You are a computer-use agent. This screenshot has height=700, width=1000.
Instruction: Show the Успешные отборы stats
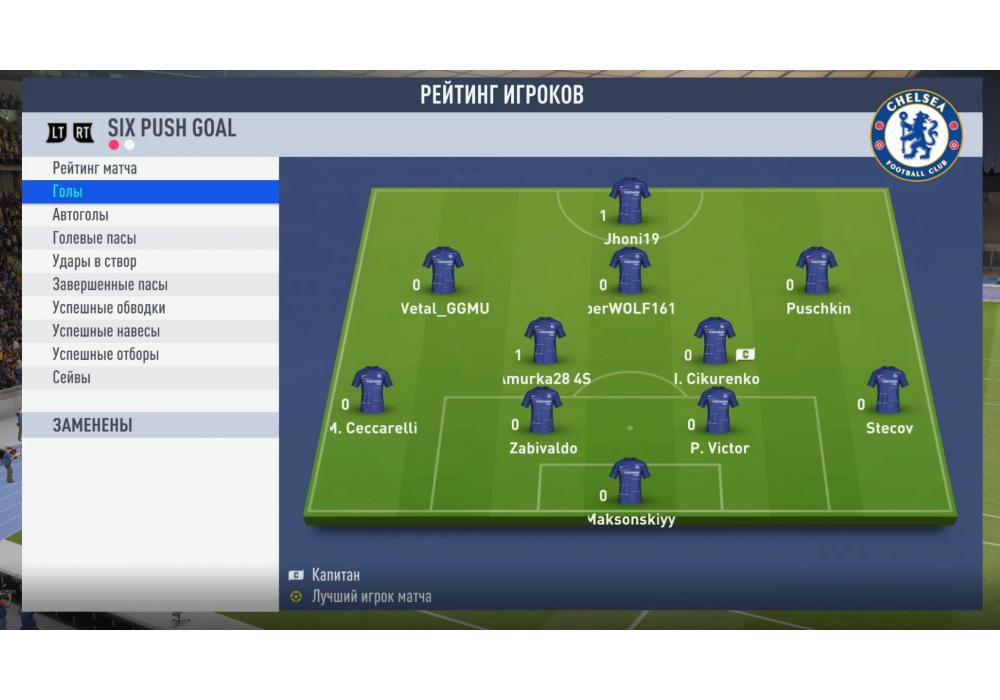pos(150,354)
